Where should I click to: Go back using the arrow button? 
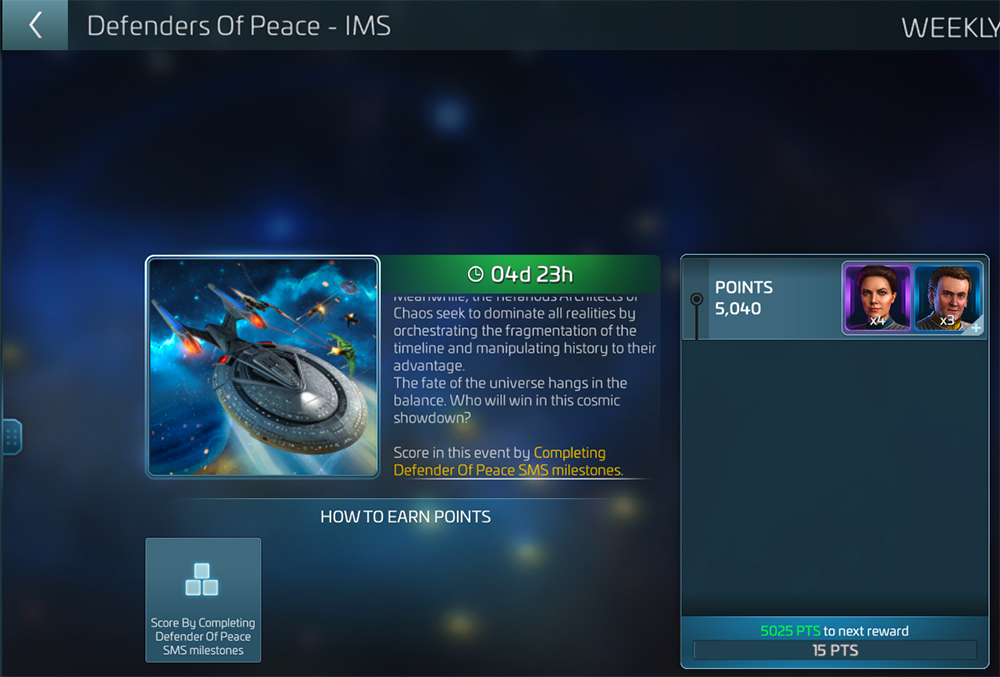tap(35, 25)
